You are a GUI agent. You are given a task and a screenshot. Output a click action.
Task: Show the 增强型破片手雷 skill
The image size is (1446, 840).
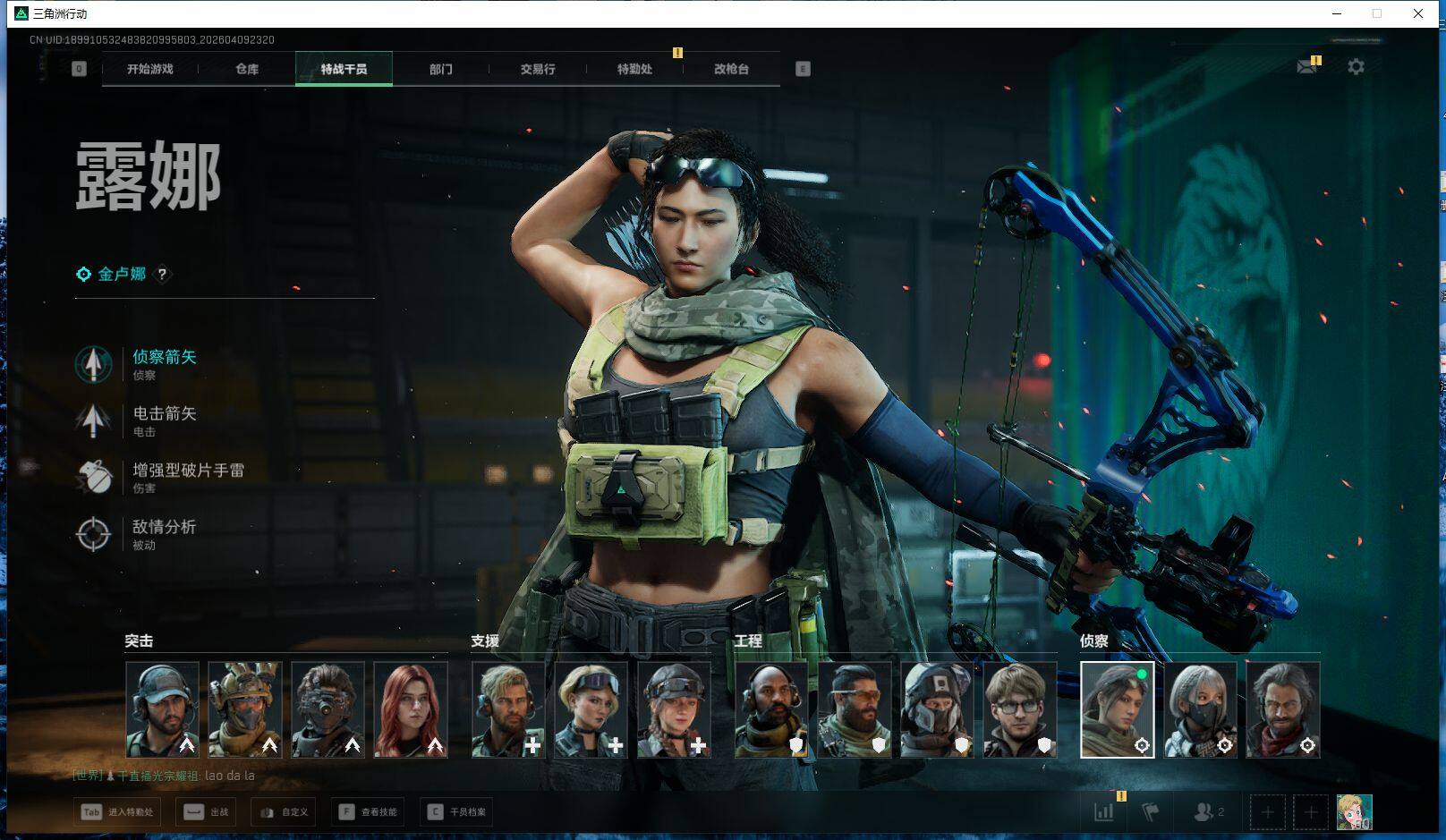[188, 471]
